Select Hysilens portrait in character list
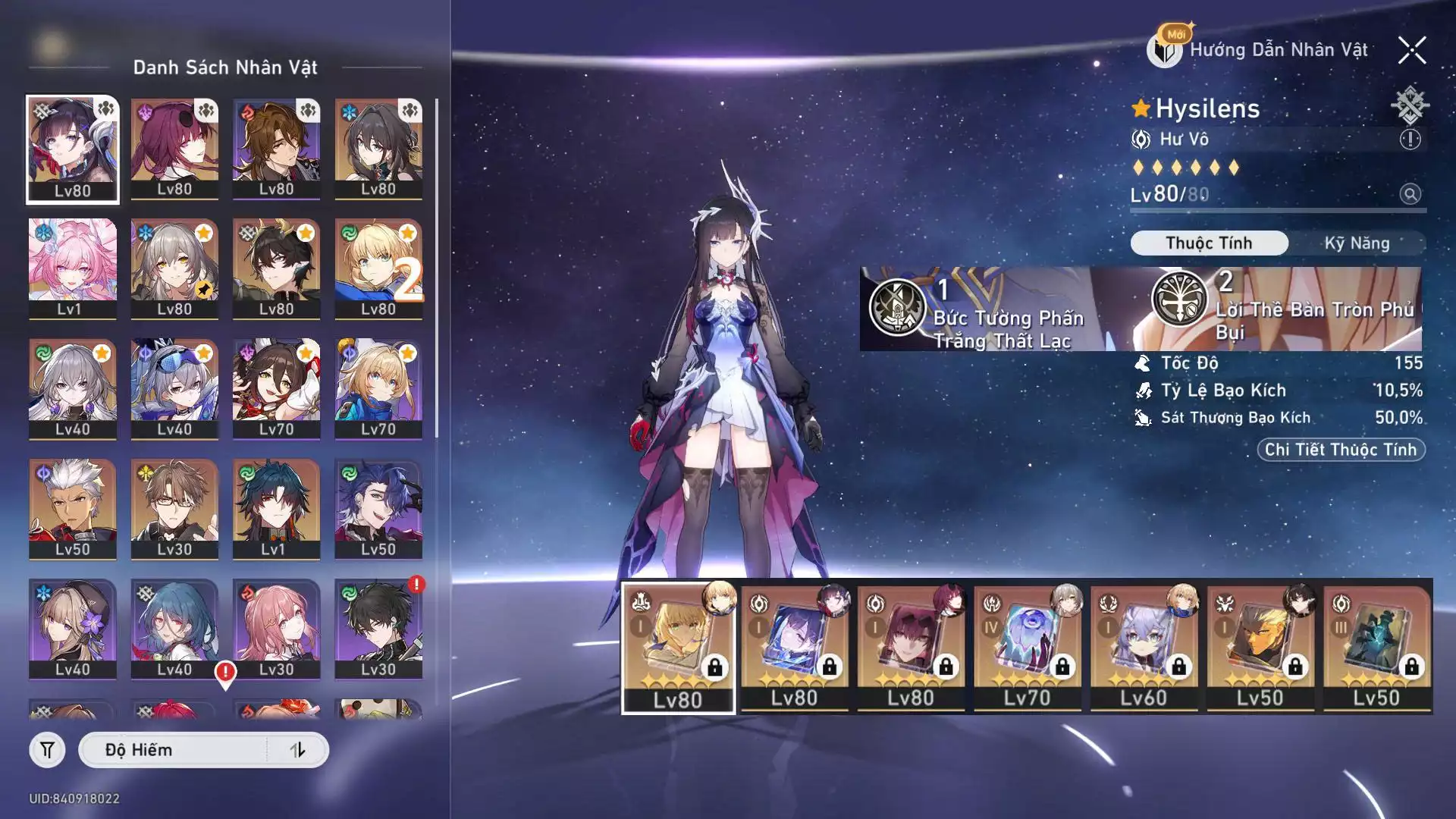The image size is (1456, 819). tap(73, 149)
